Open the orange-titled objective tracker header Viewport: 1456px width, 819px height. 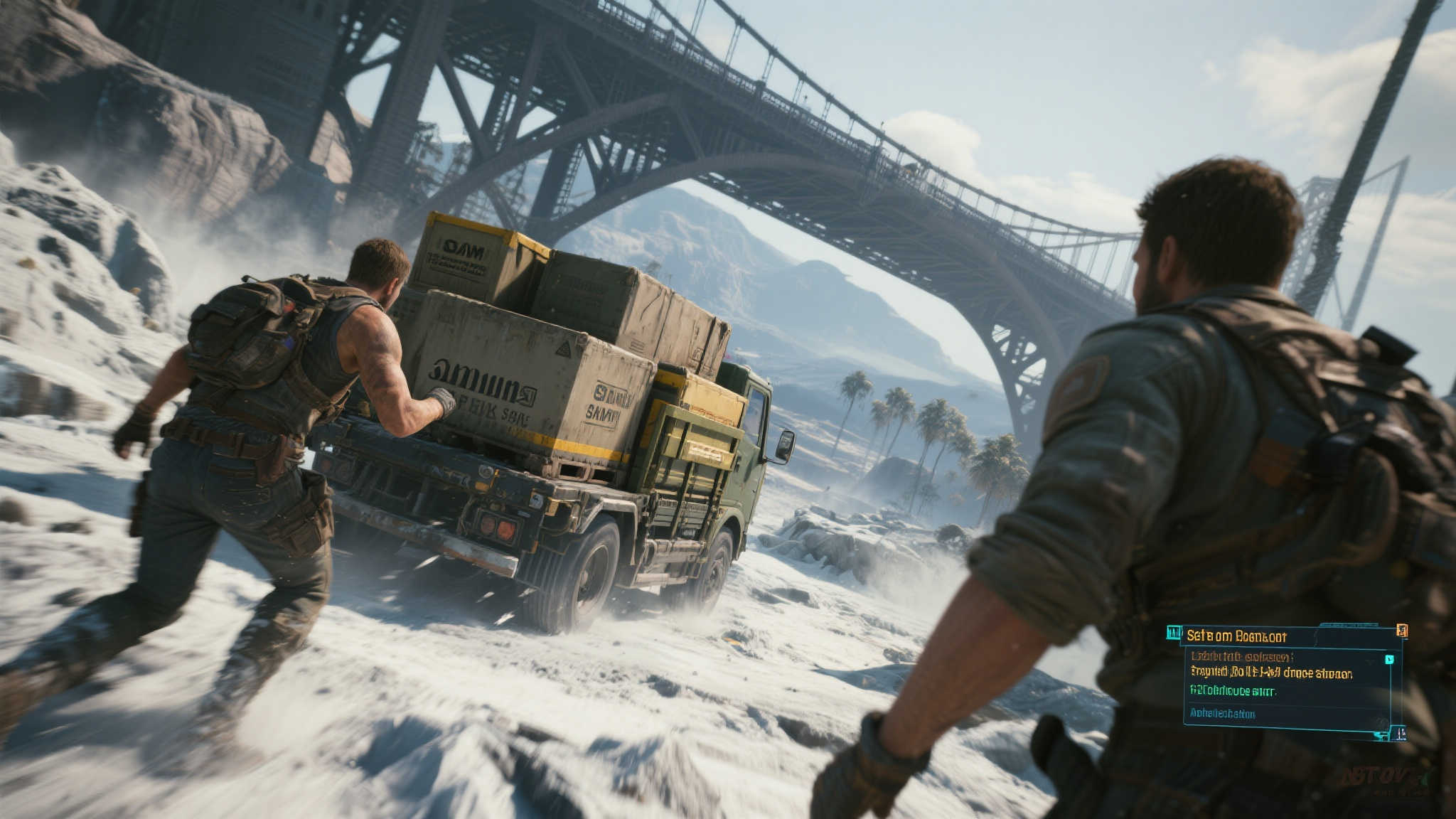pos(1236,636)
